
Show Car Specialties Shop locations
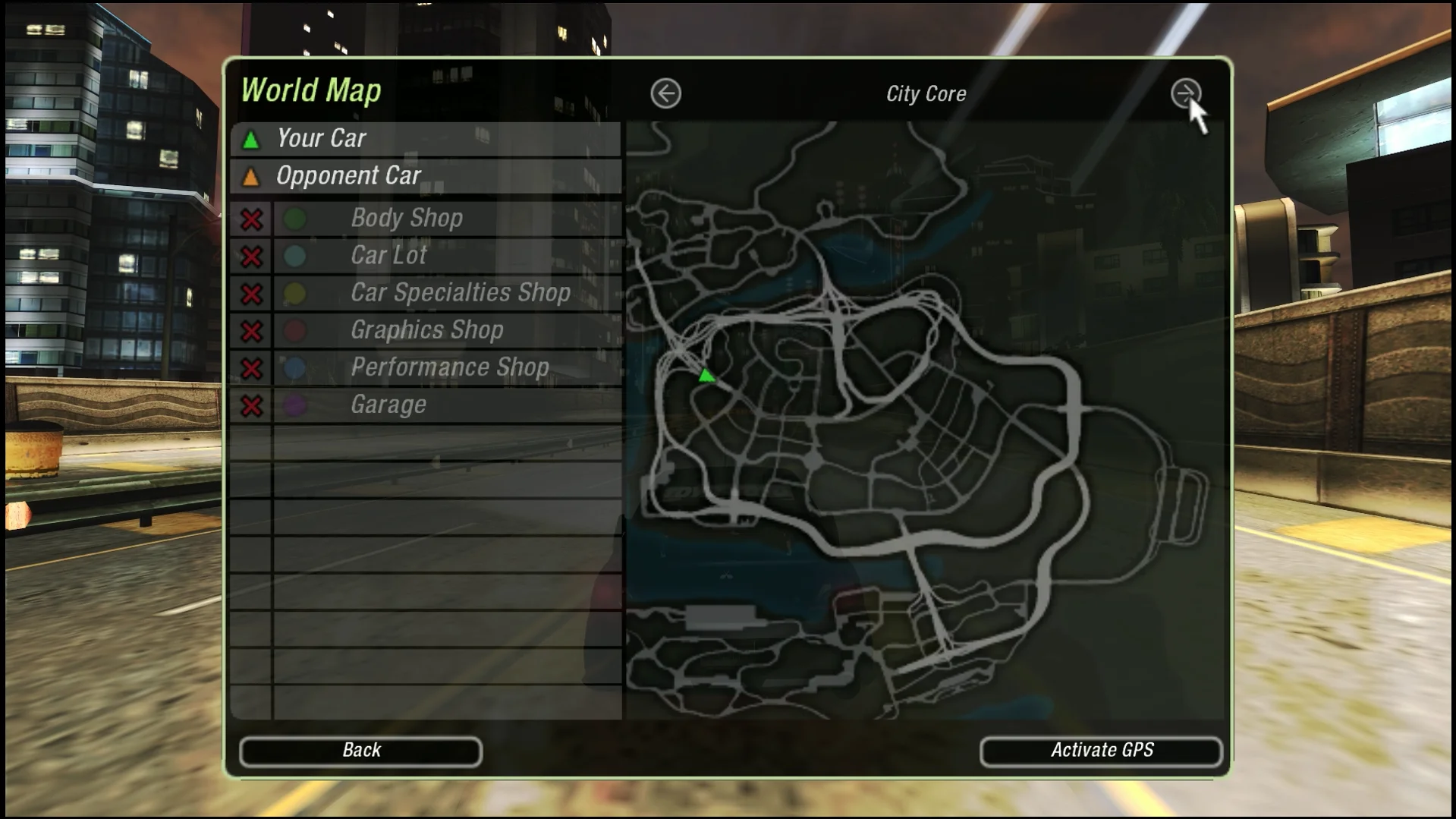click(252, 294)
